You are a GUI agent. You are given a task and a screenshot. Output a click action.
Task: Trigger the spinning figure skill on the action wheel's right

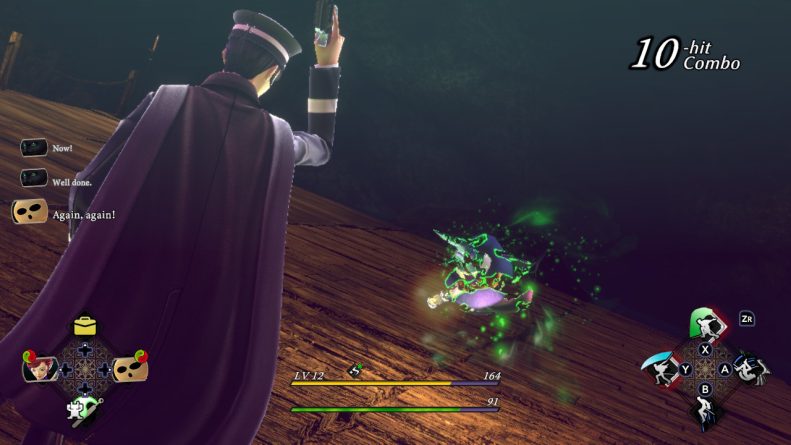coord(751,370)
